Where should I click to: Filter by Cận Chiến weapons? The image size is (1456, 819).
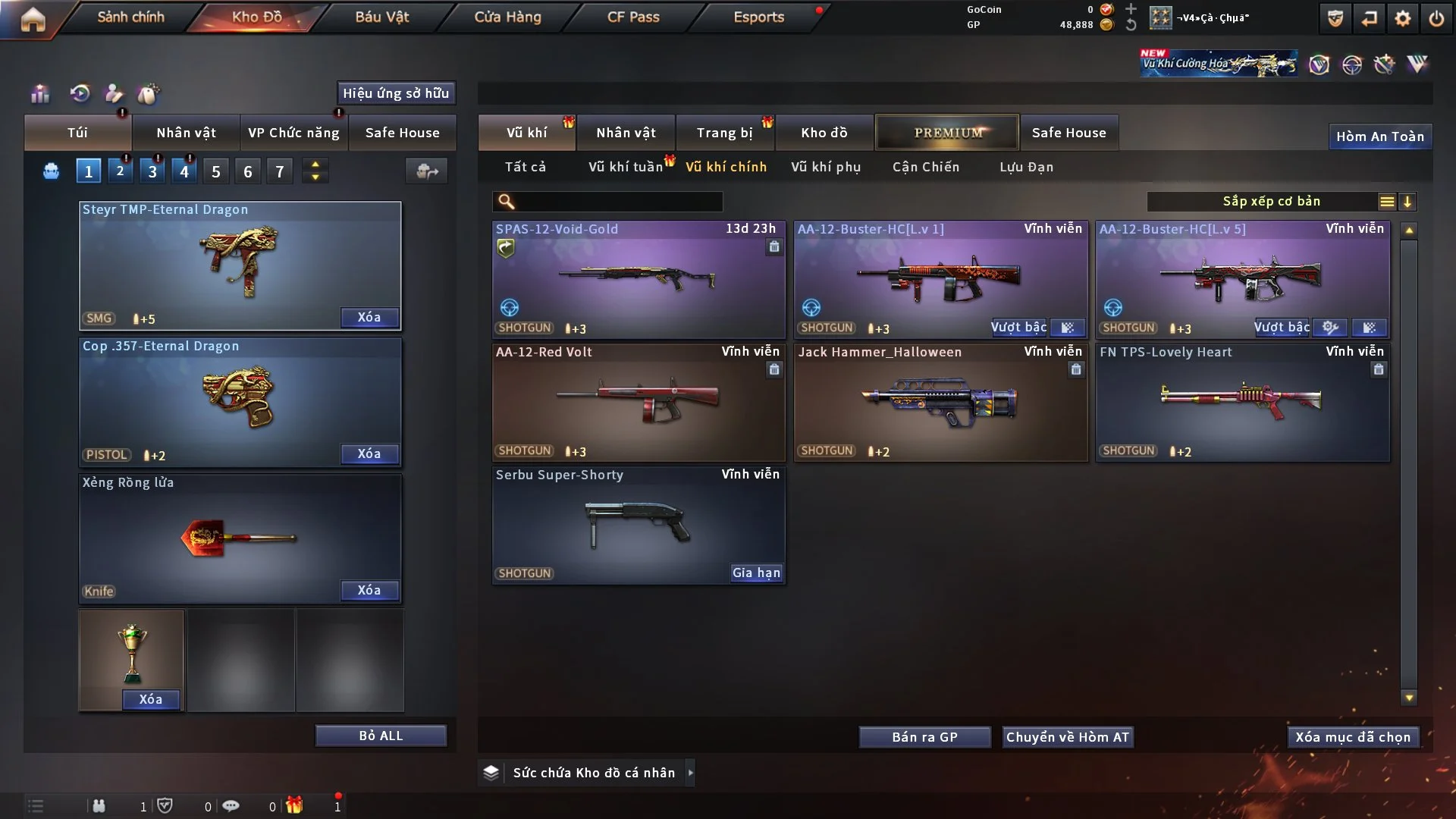(x=926, y=167)
